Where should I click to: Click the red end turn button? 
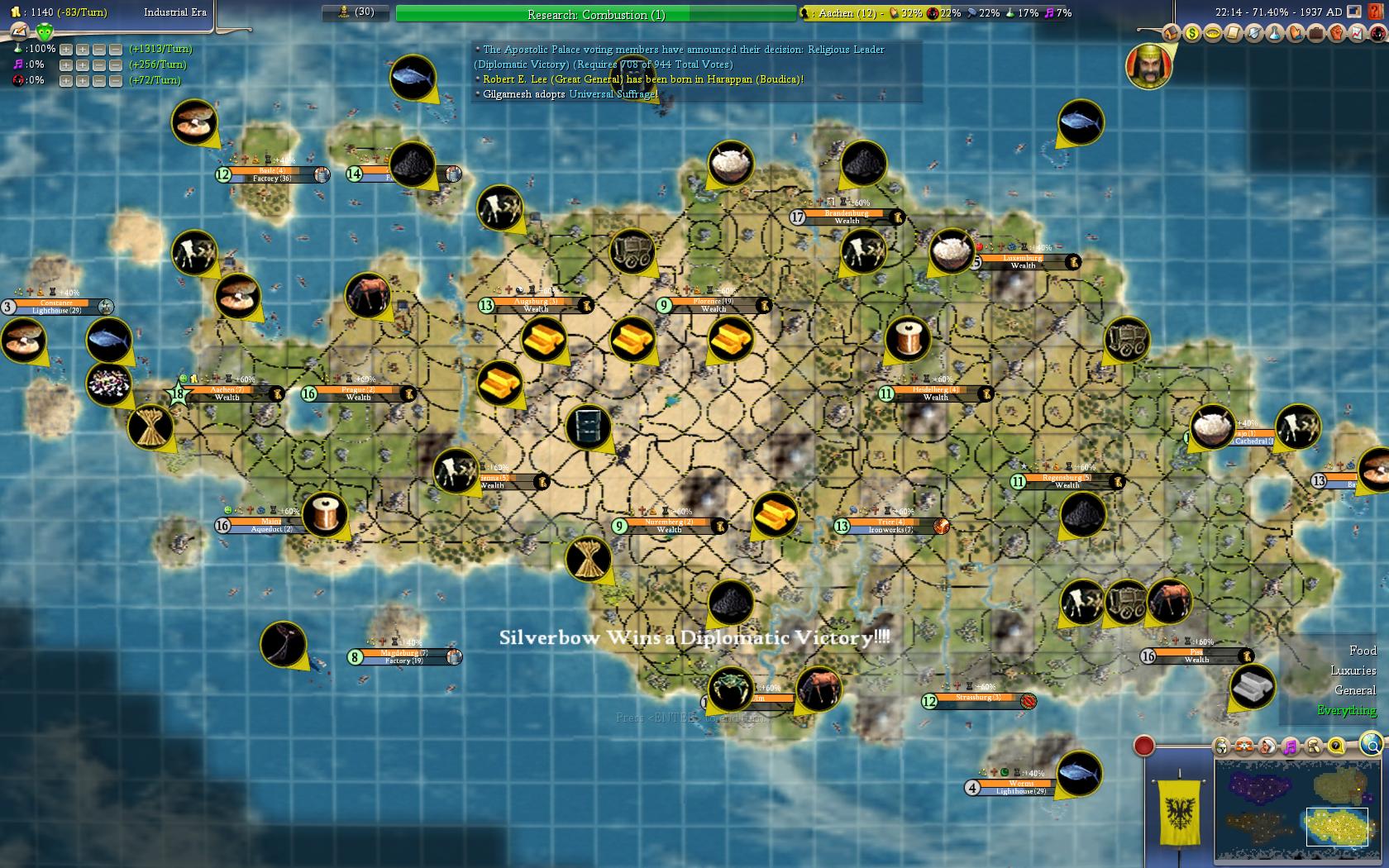1143,746
